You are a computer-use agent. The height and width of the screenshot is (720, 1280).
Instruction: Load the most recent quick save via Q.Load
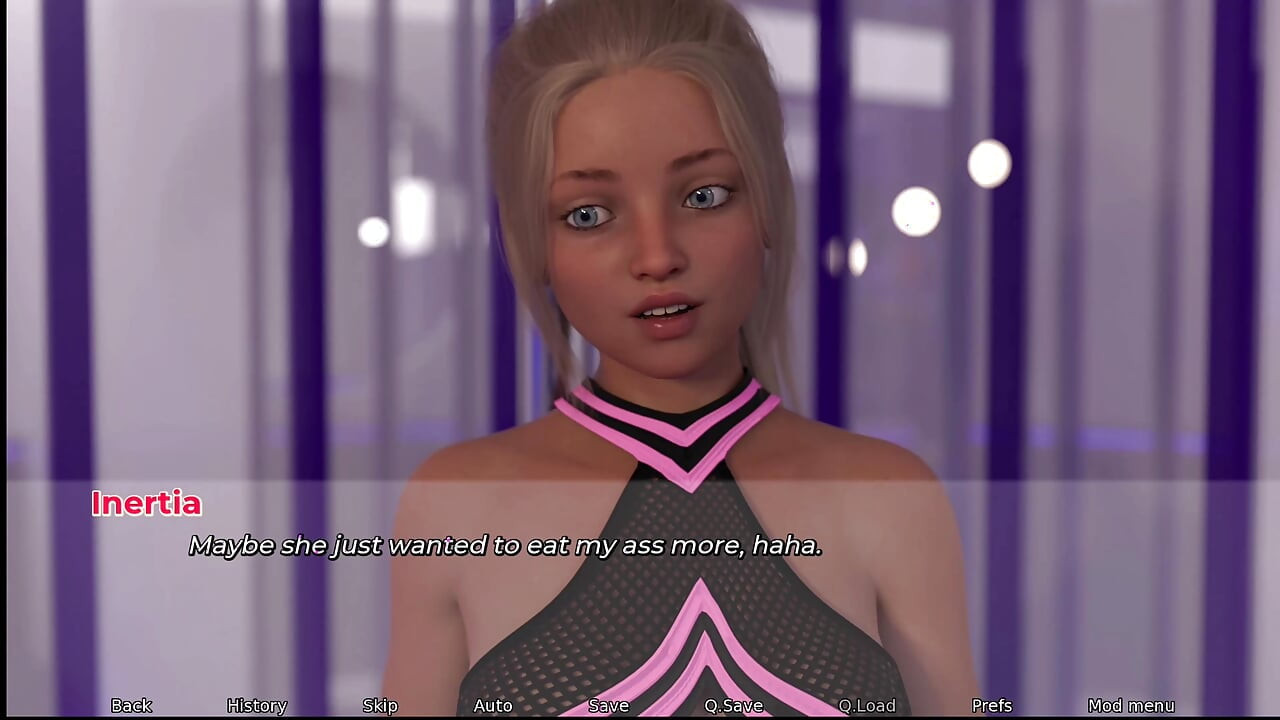pos(864,705)
